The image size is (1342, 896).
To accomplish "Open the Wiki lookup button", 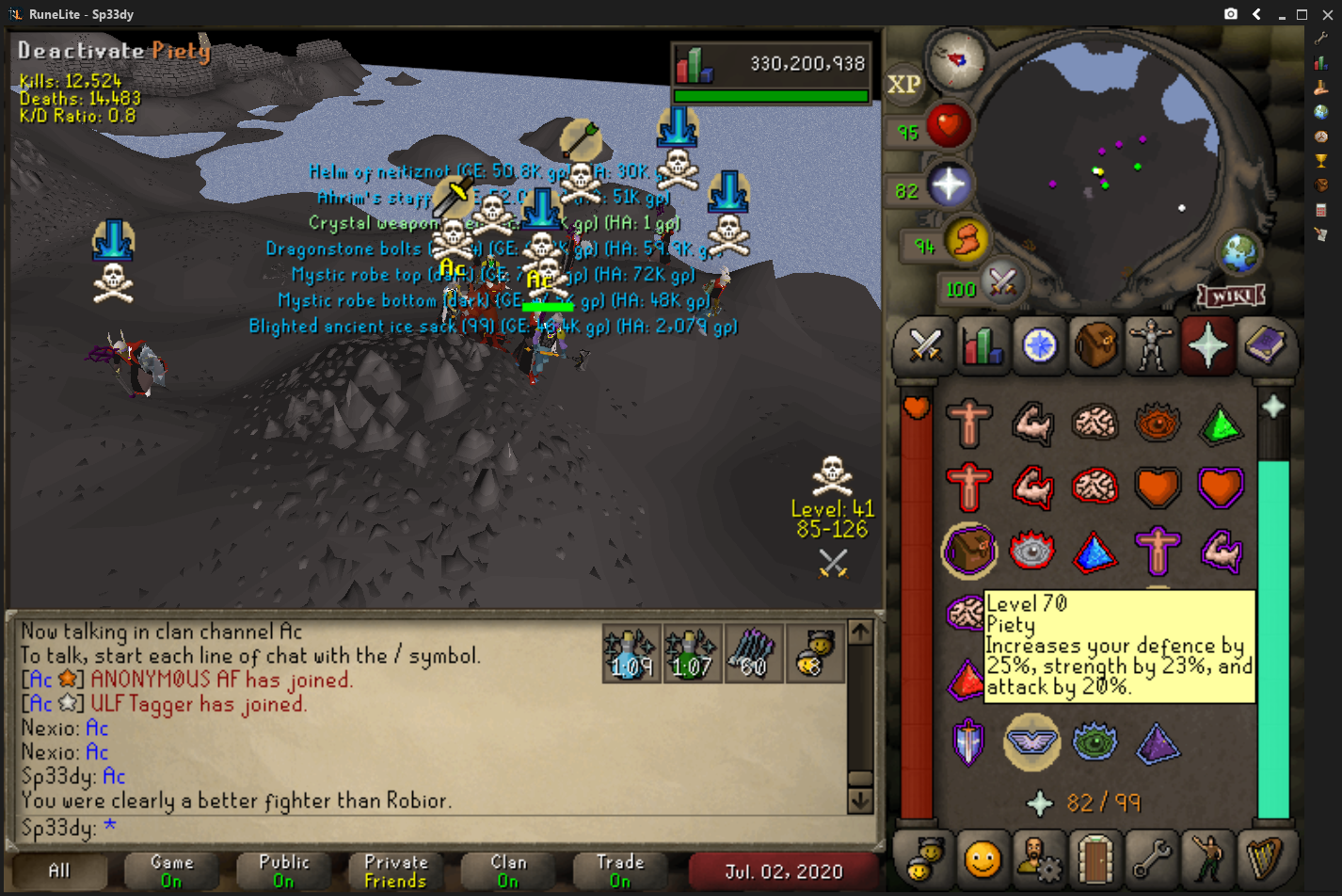I will click(x=1231, y=296).
